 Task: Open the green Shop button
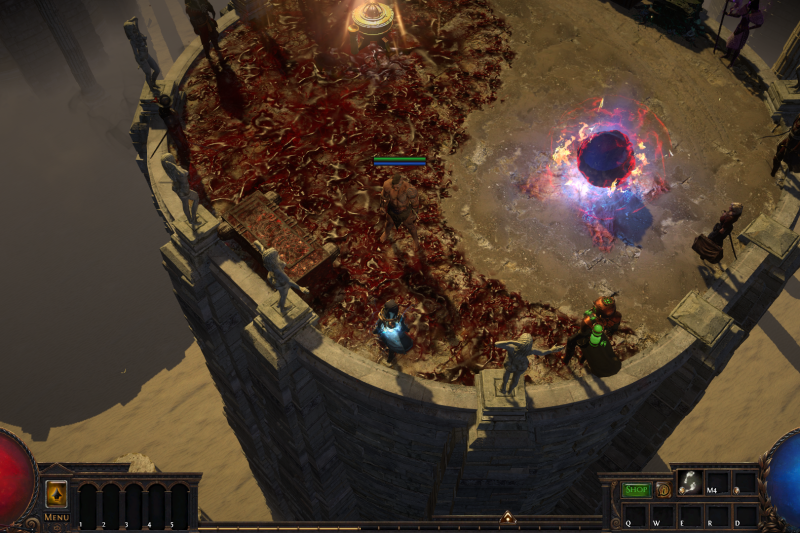coord(636,490)
